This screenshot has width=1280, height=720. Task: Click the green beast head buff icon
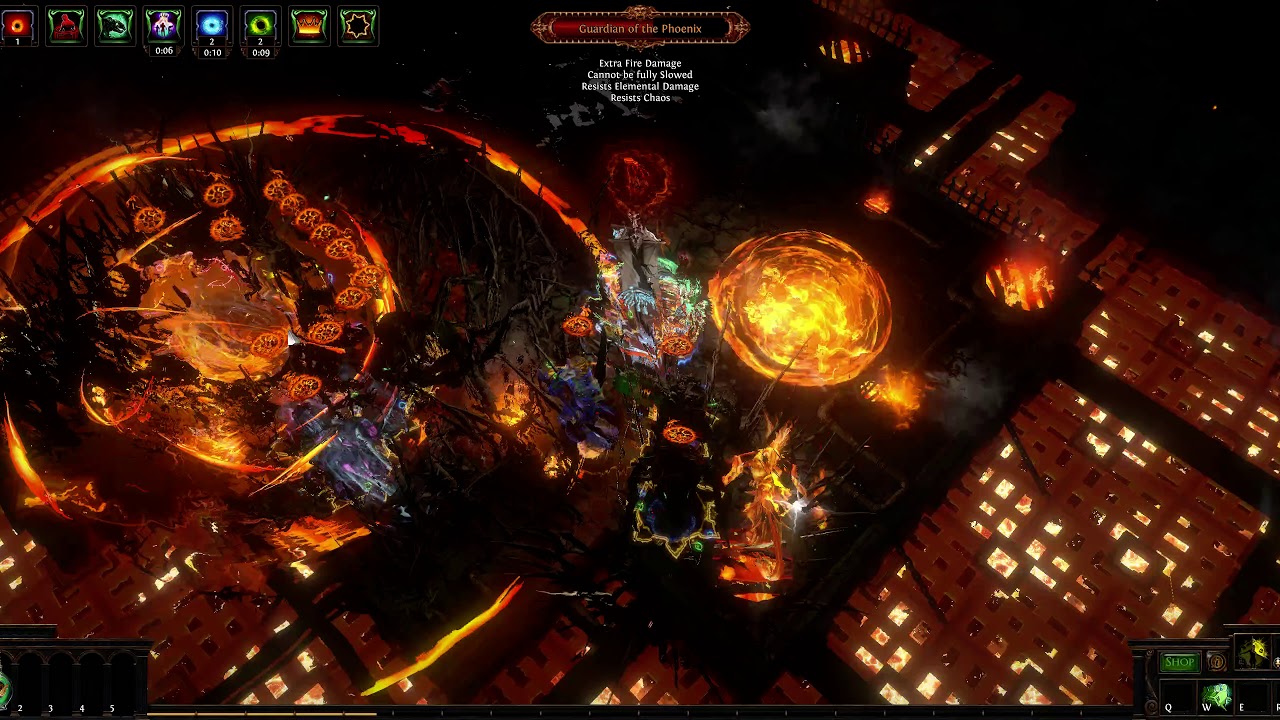pyautogui.click(x=115, y=26)
